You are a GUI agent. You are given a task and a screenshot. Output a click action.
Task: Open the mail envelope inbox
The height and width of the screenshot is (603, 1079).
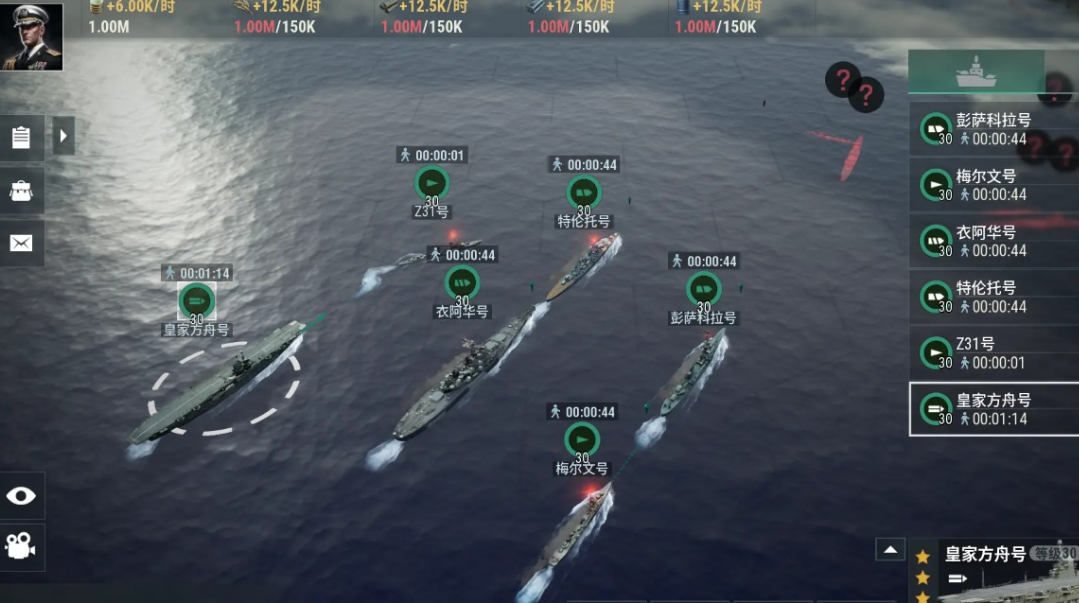click(21, 243)
